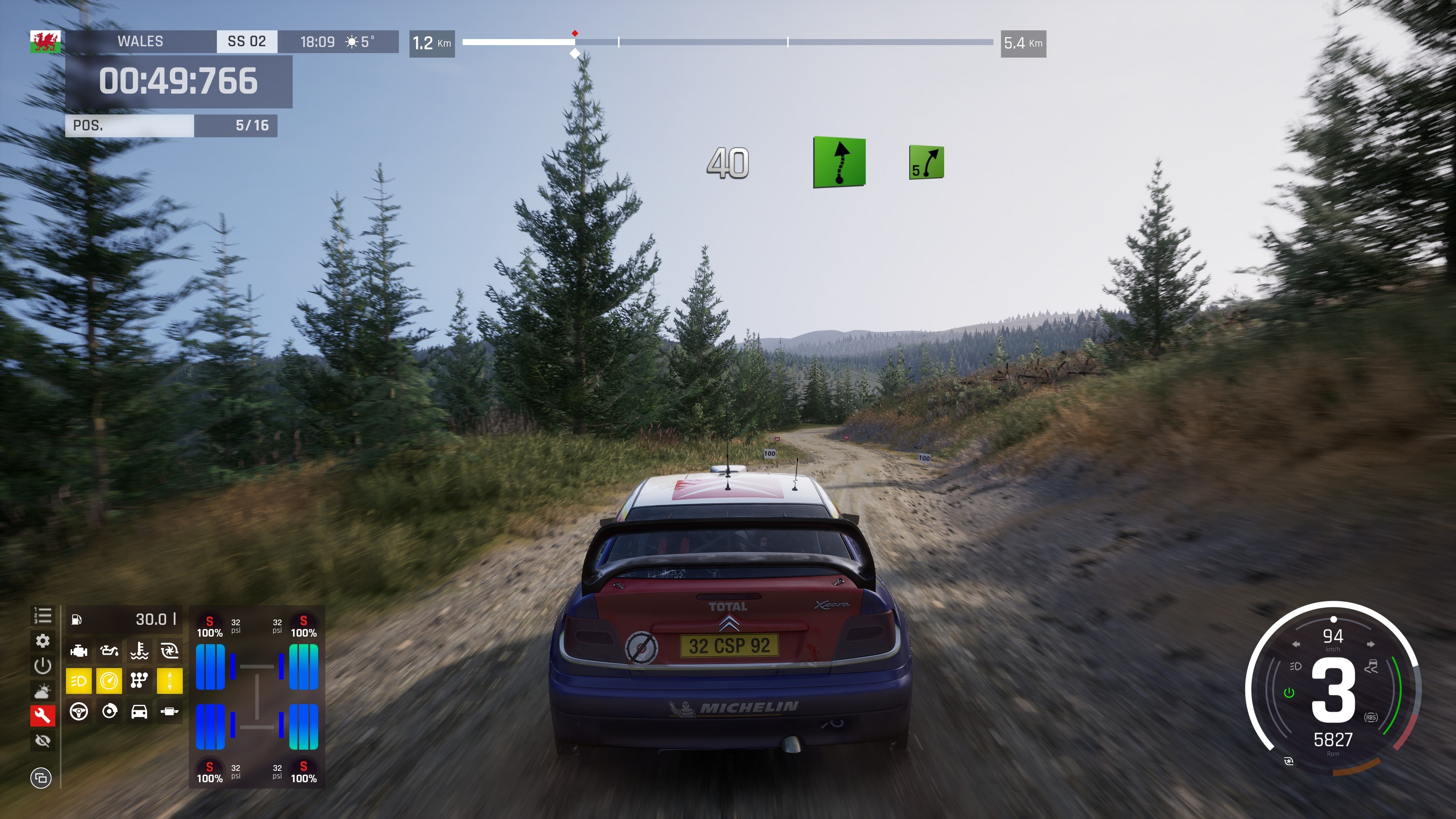Viewport: 1456px width, 819px height.
Task: Open the numbered list panel icon
Action: coord(42,615)
